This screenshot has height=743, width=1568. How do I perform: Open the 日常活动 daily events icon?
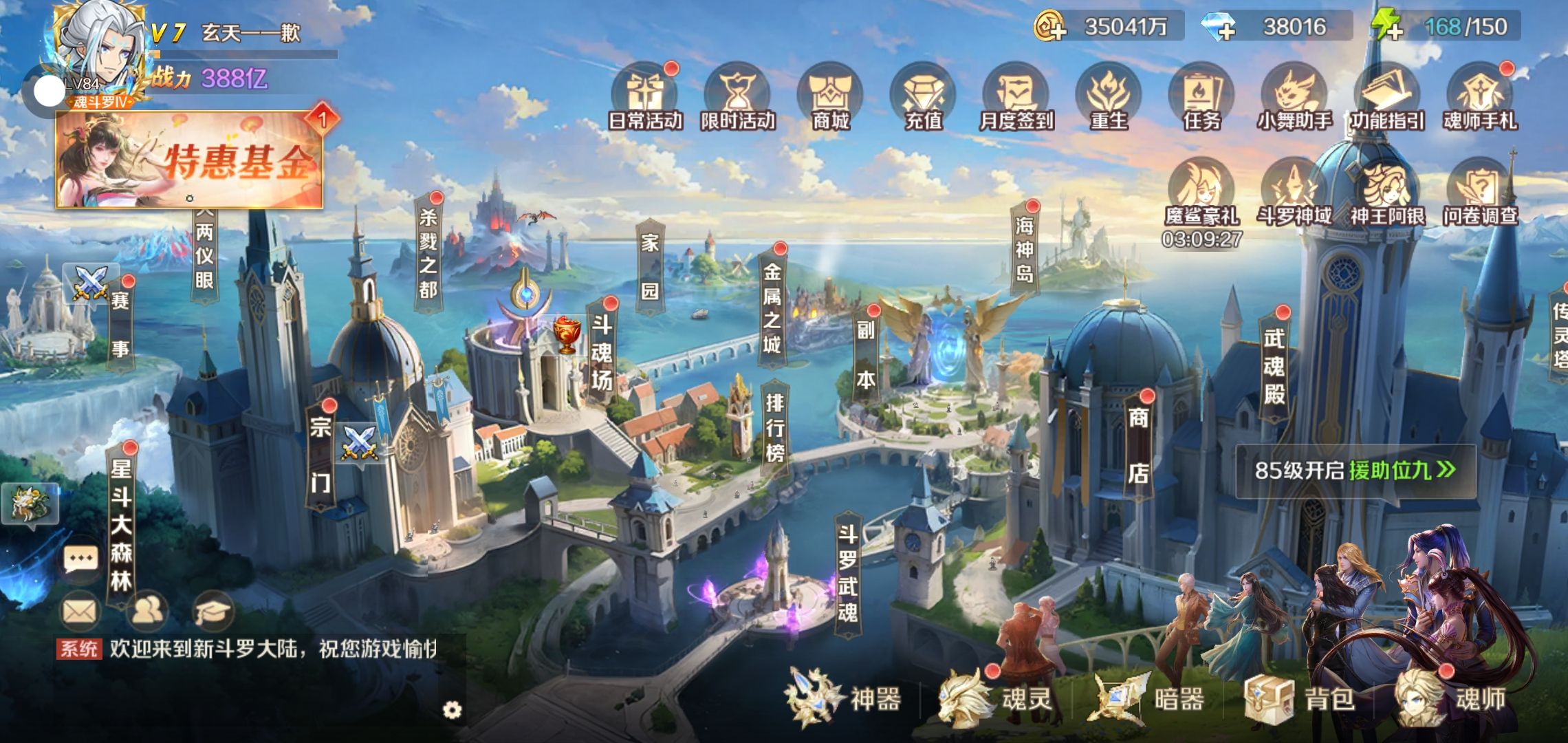point(645,98)
